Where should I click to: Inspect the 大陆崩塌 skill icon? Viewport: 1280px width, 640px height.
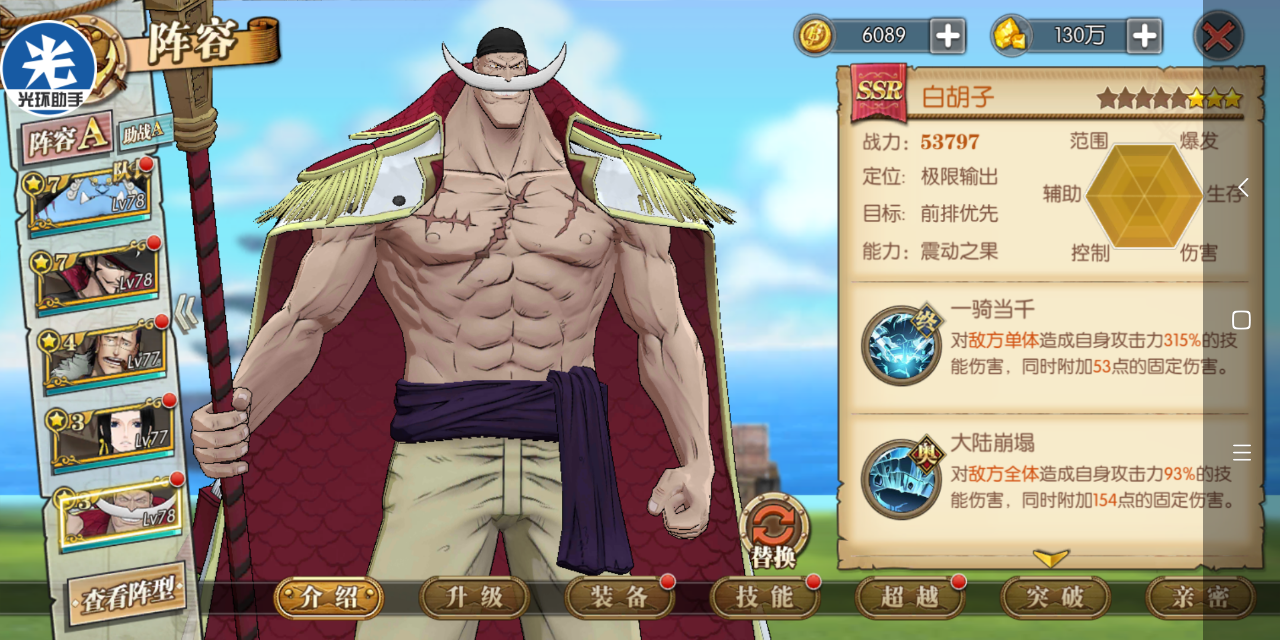click(901, 478)
